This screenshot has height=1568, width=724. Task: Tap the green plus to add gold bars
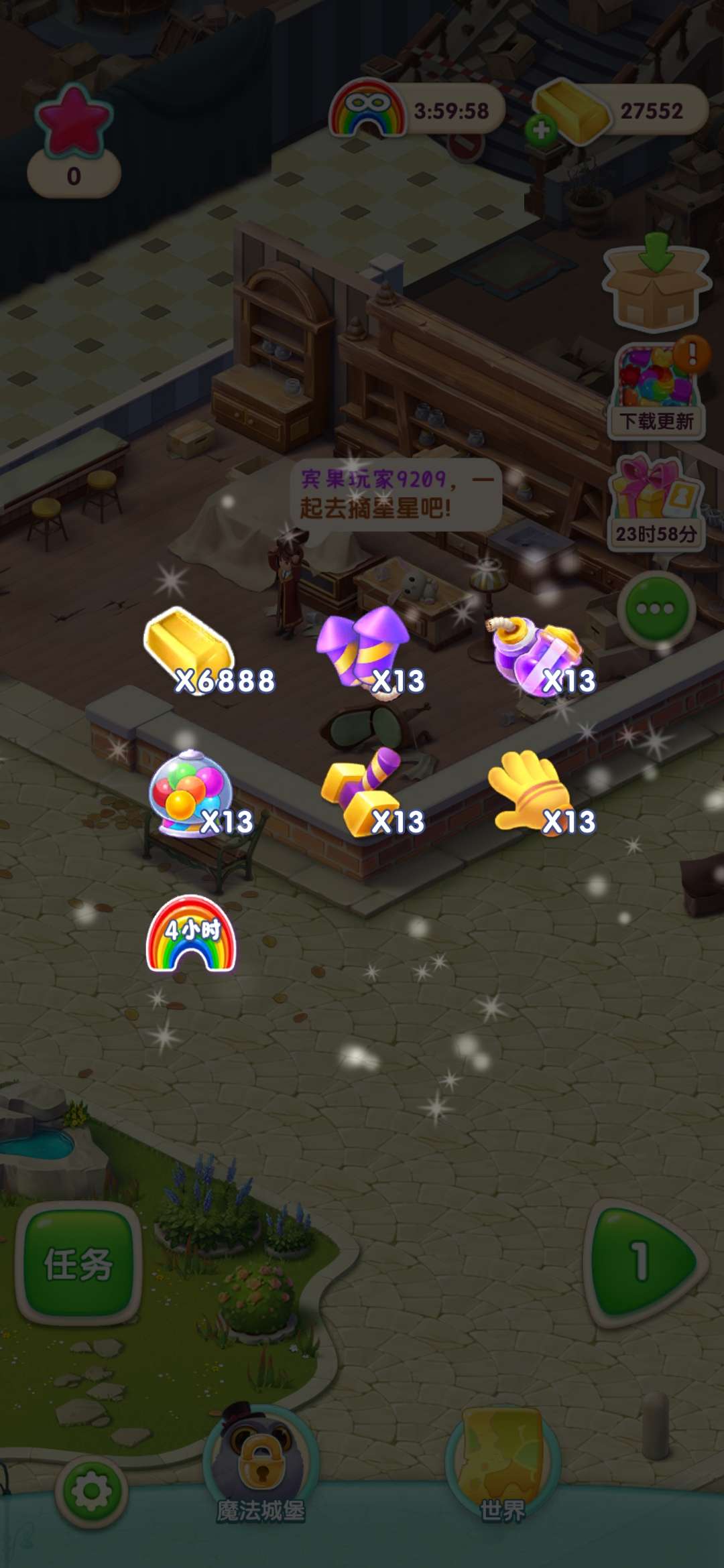(542, 129)
